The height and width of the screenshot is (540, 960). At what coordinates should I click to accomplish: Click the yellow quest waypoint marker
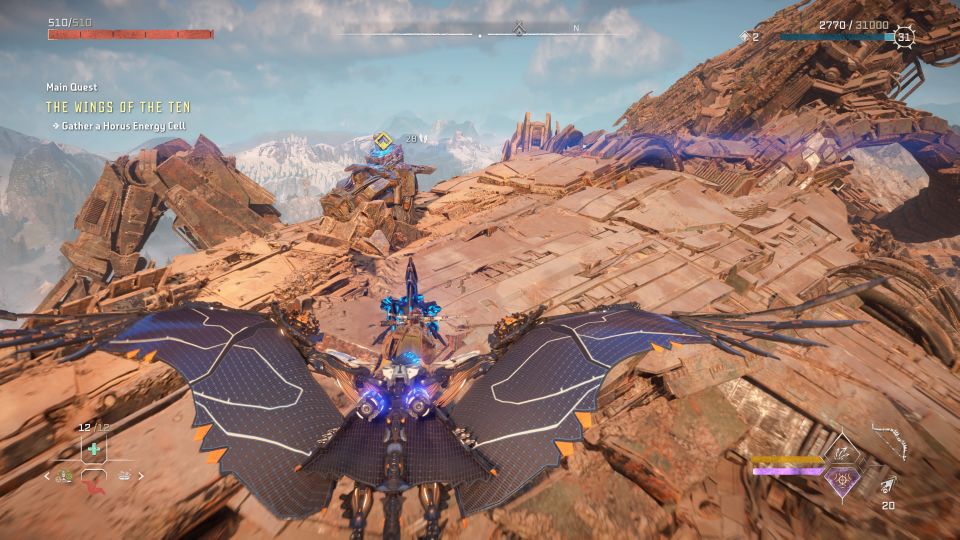pos(381,140)
